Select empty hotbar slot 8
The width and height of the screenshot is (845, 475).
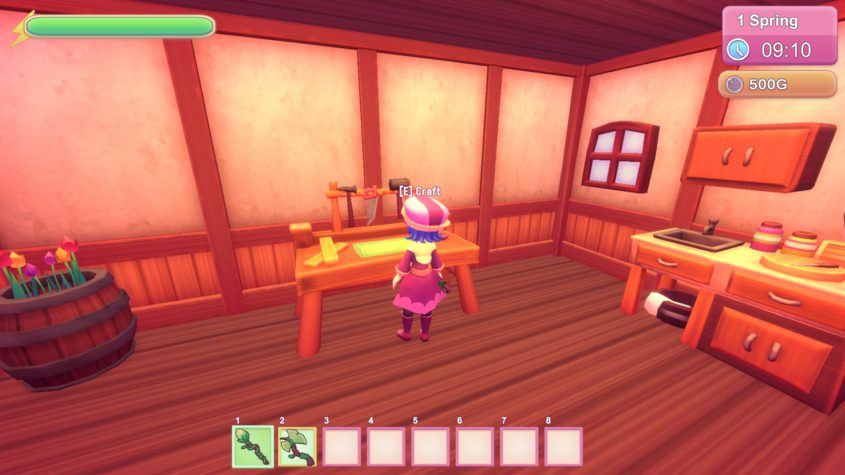563,446
